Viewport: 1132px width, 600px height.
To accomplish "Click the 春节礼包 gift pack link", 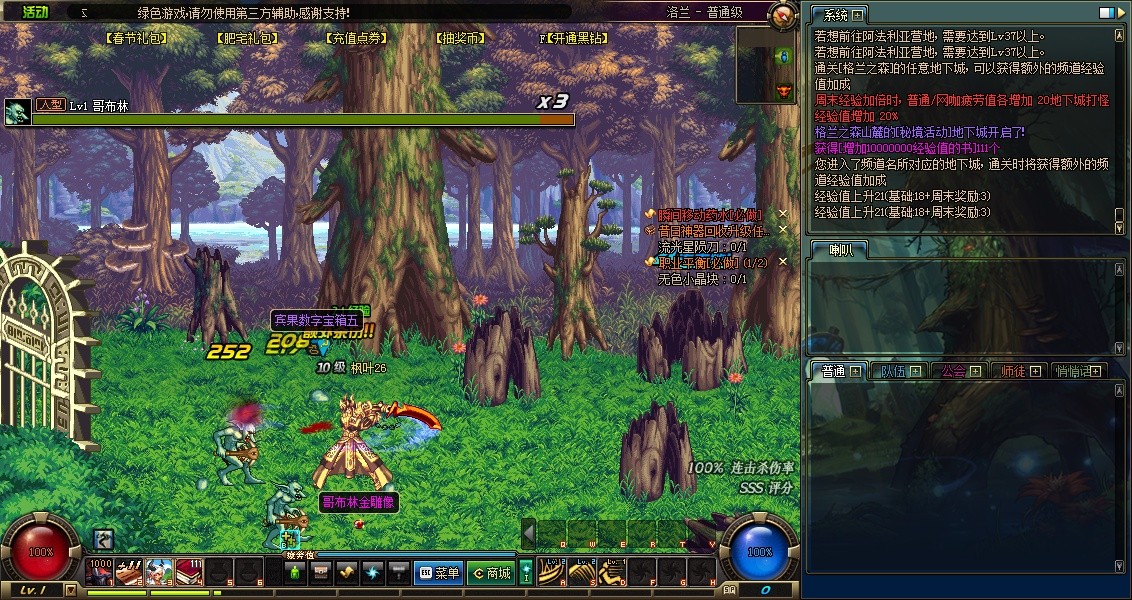I will [x=135, y=39].
